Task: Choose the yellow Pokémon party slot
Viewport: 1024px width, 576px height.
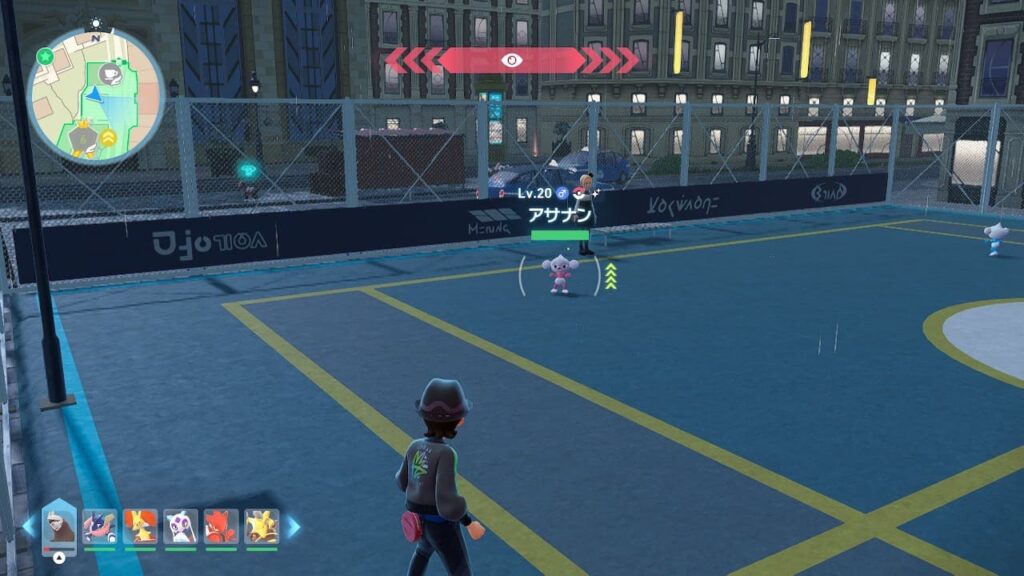Action: click(261, 526)
